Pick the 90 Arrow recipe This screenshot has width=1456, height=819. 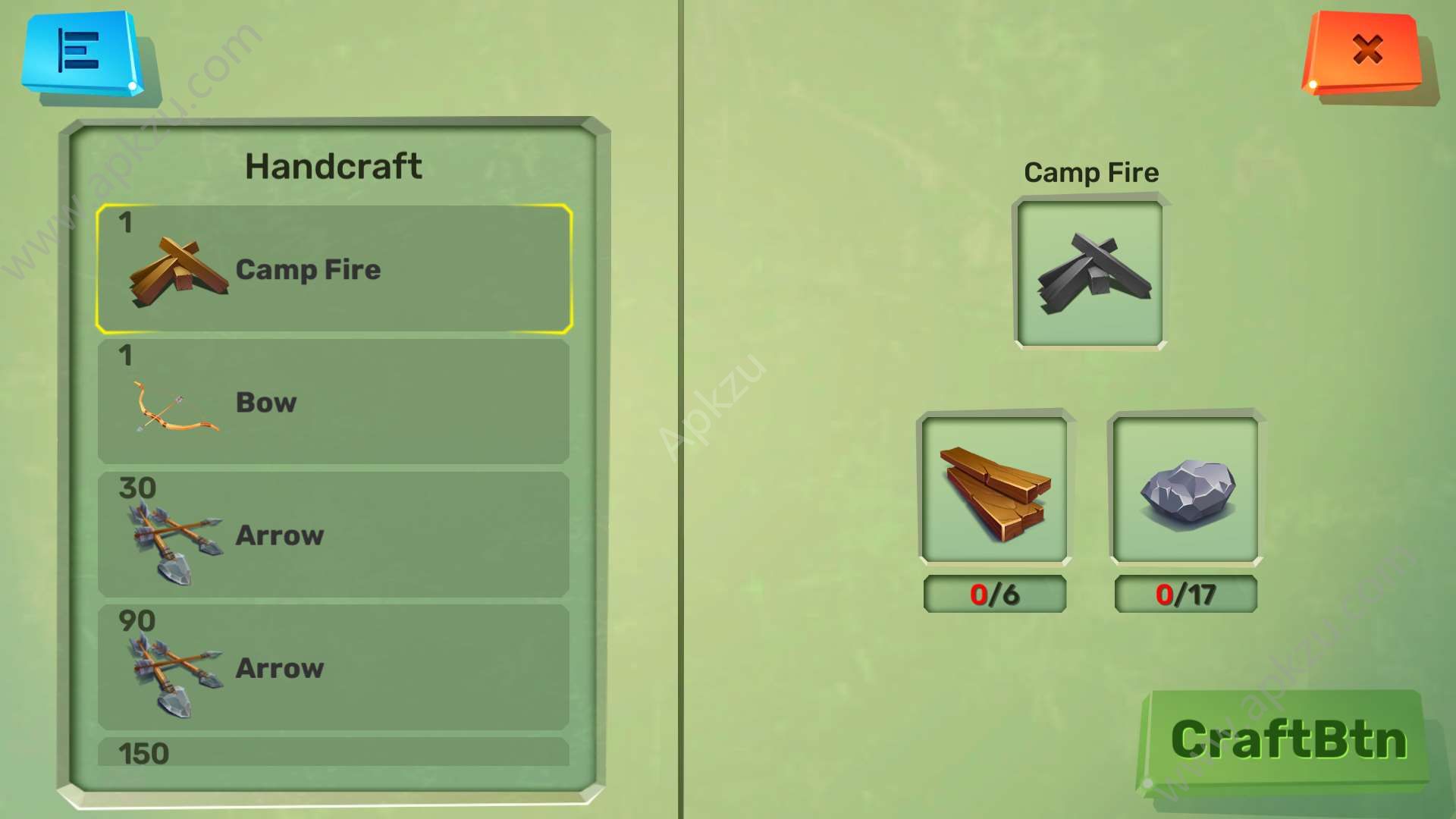coord(334,667)
